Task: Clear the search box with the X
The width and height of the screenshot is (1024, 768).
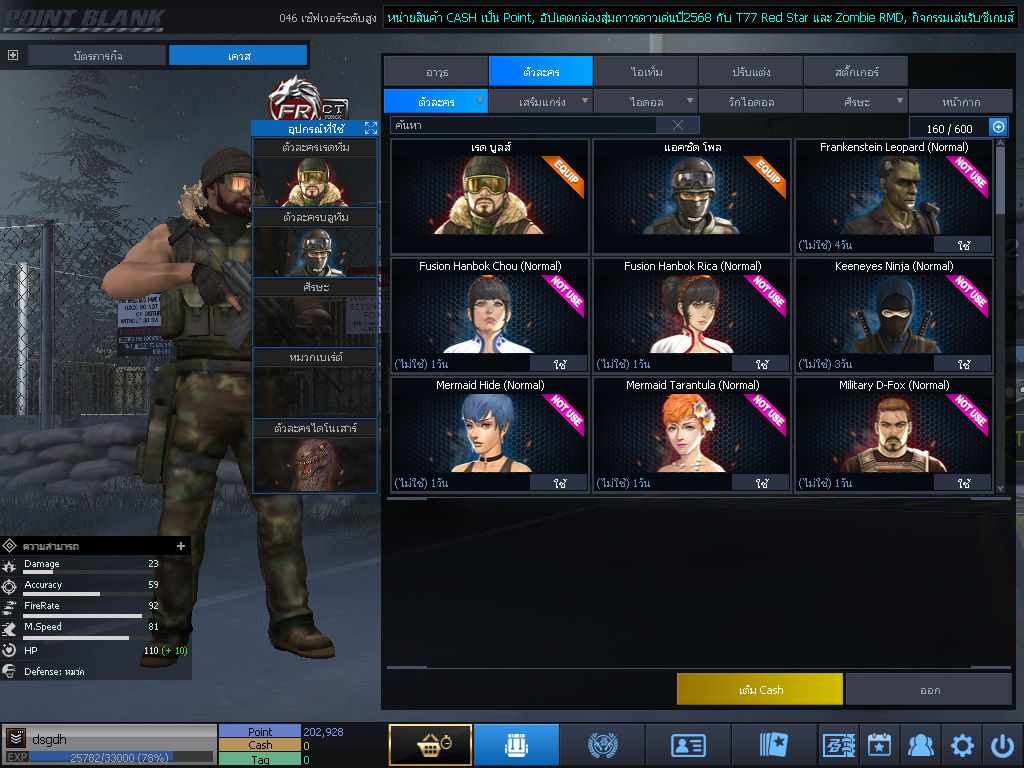Action: point(678,125)
